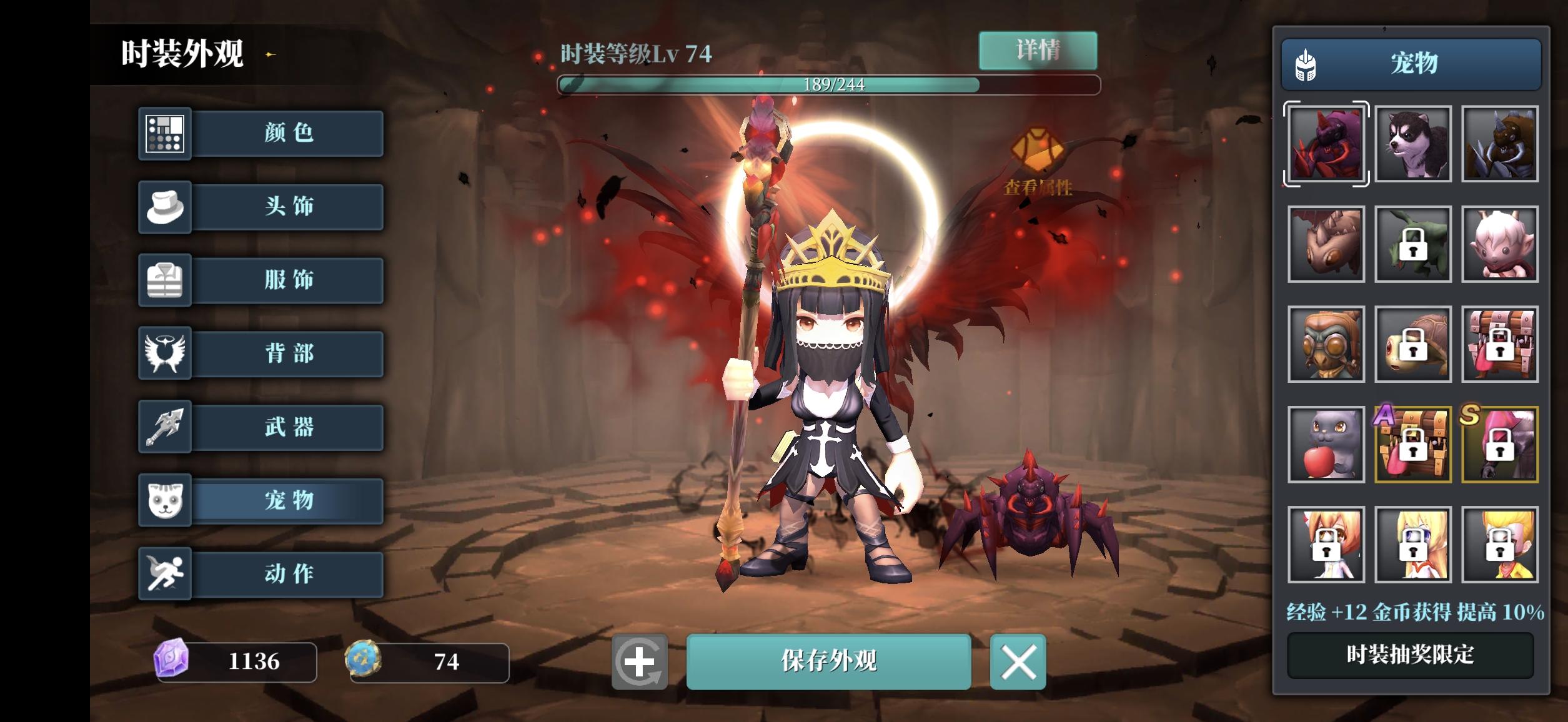This screenshot has height=722, width=1568.
Task: Select the husky puppy pet
Action: [x=1412, y=144]
